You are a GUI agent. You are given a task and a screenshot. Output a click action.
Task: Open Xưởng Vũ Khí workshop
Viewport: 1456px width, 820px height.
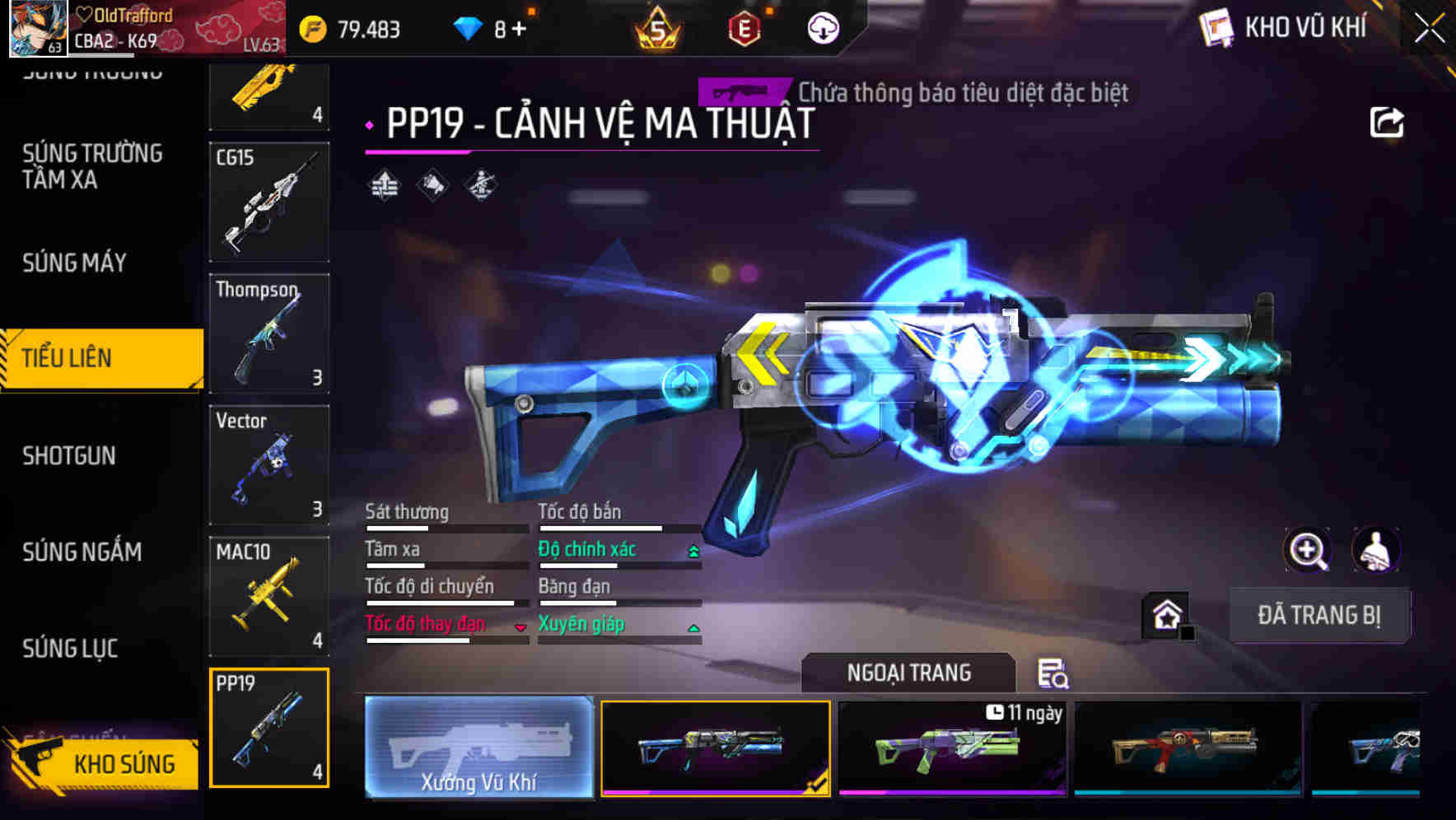pos(478,749)
